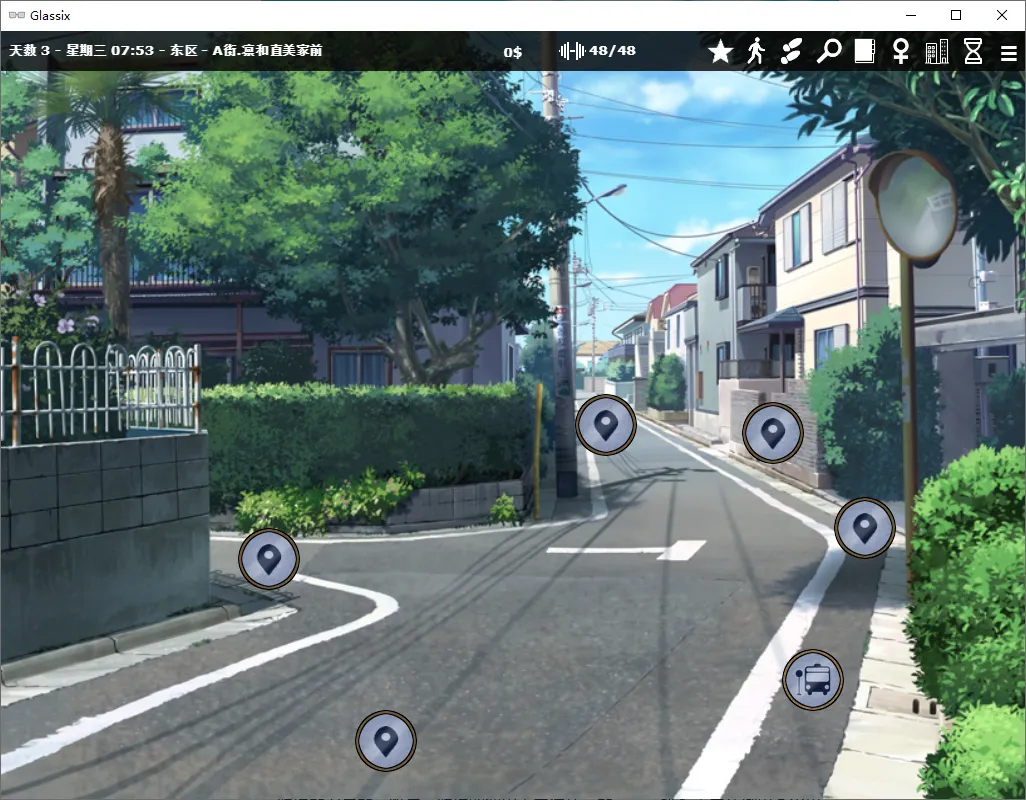Travel via the bus stop marker
This screenshot has width=1026, height=800.
813,681
